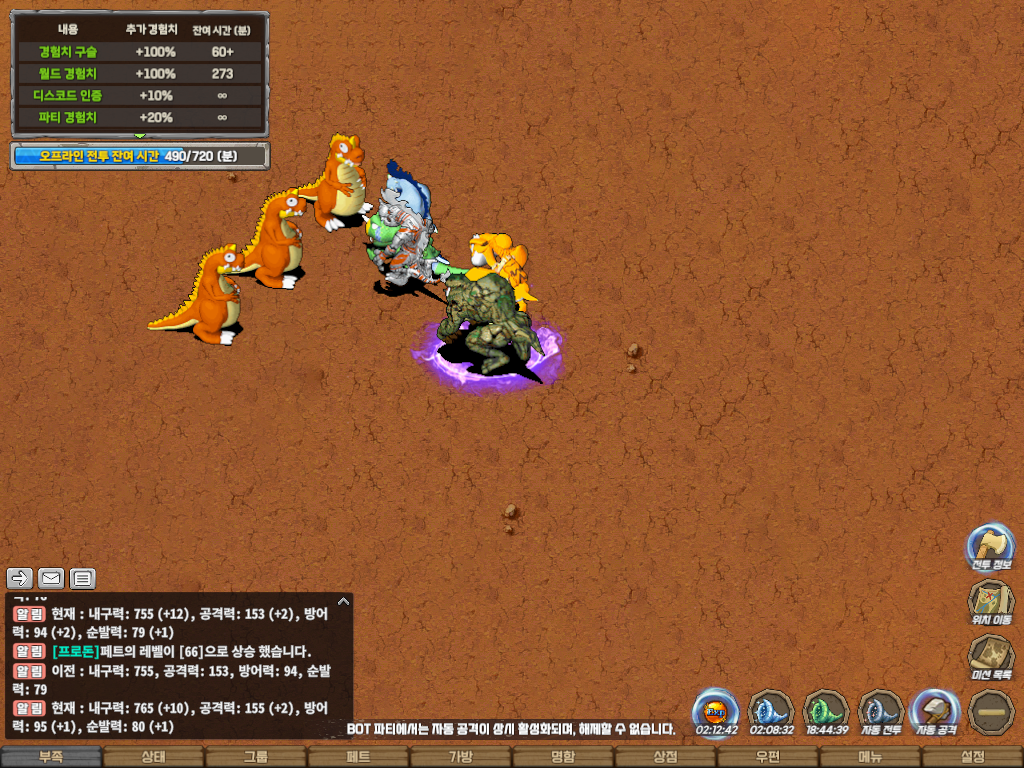Toggle 자동 전투 auto battle icon

(x=881, y=711)
